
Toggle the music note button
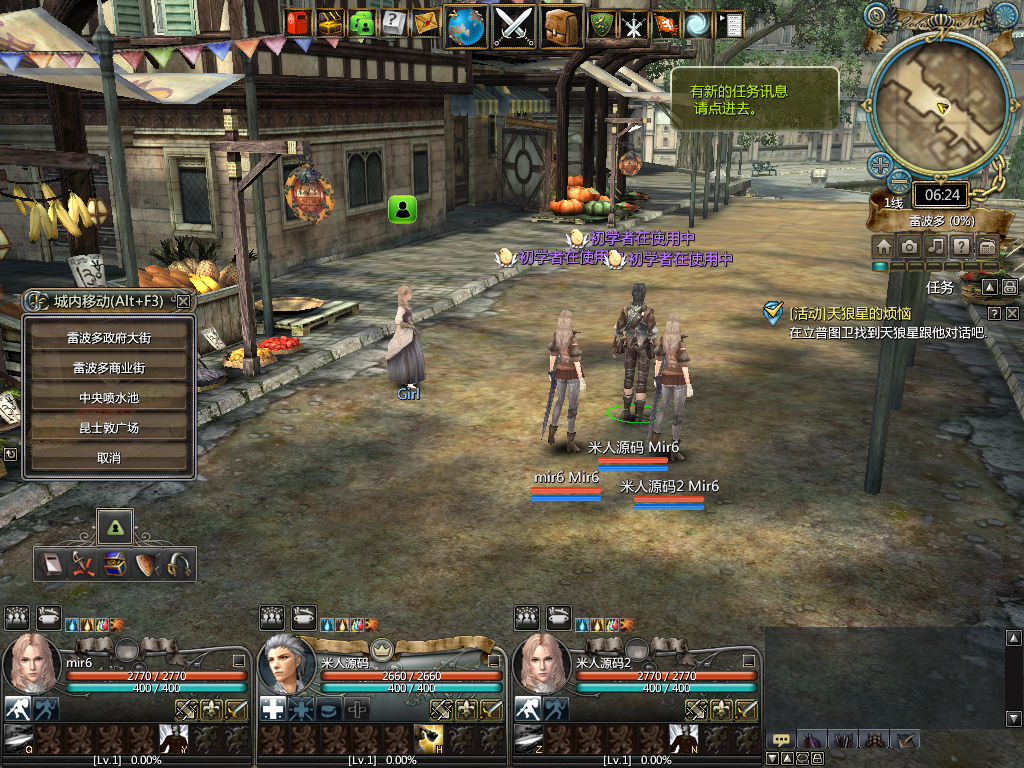tap(935, 246)
